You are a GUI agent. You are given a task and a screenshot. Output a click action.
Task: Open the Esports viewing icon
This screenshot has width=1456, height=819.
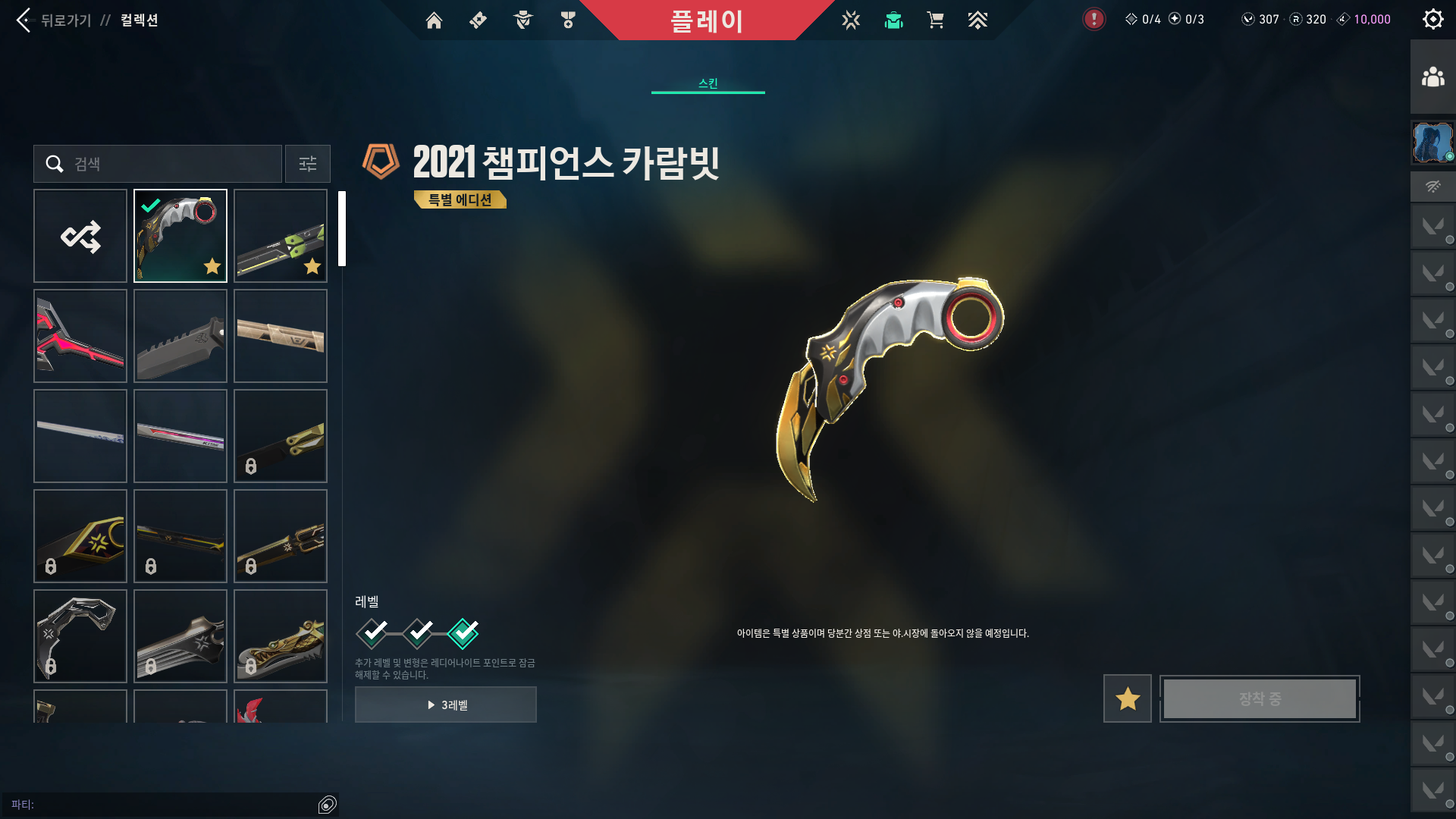click(x=851, y=20)
